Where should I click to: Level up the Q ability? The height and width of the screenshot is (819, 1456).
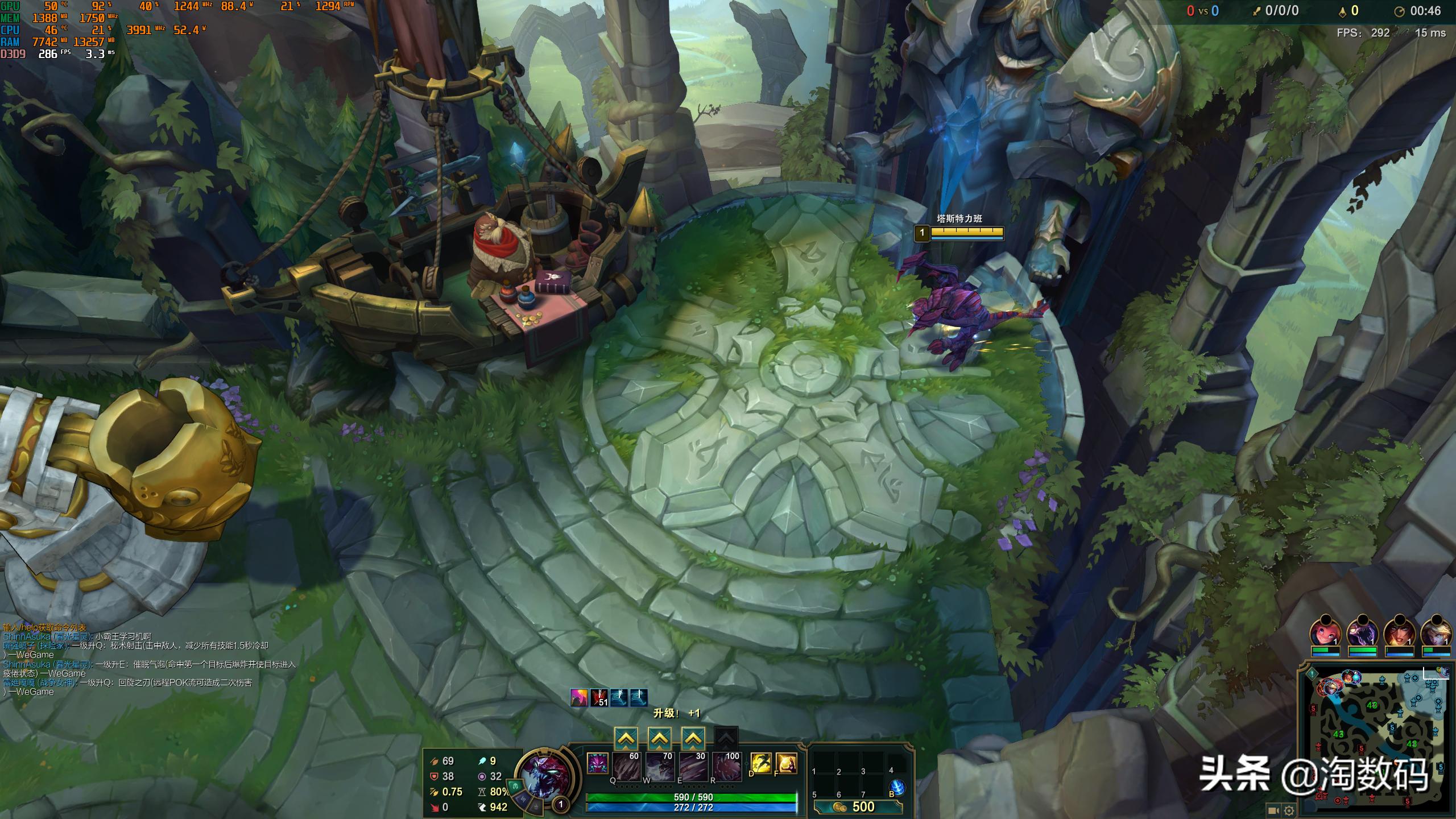tap(626, 739)
